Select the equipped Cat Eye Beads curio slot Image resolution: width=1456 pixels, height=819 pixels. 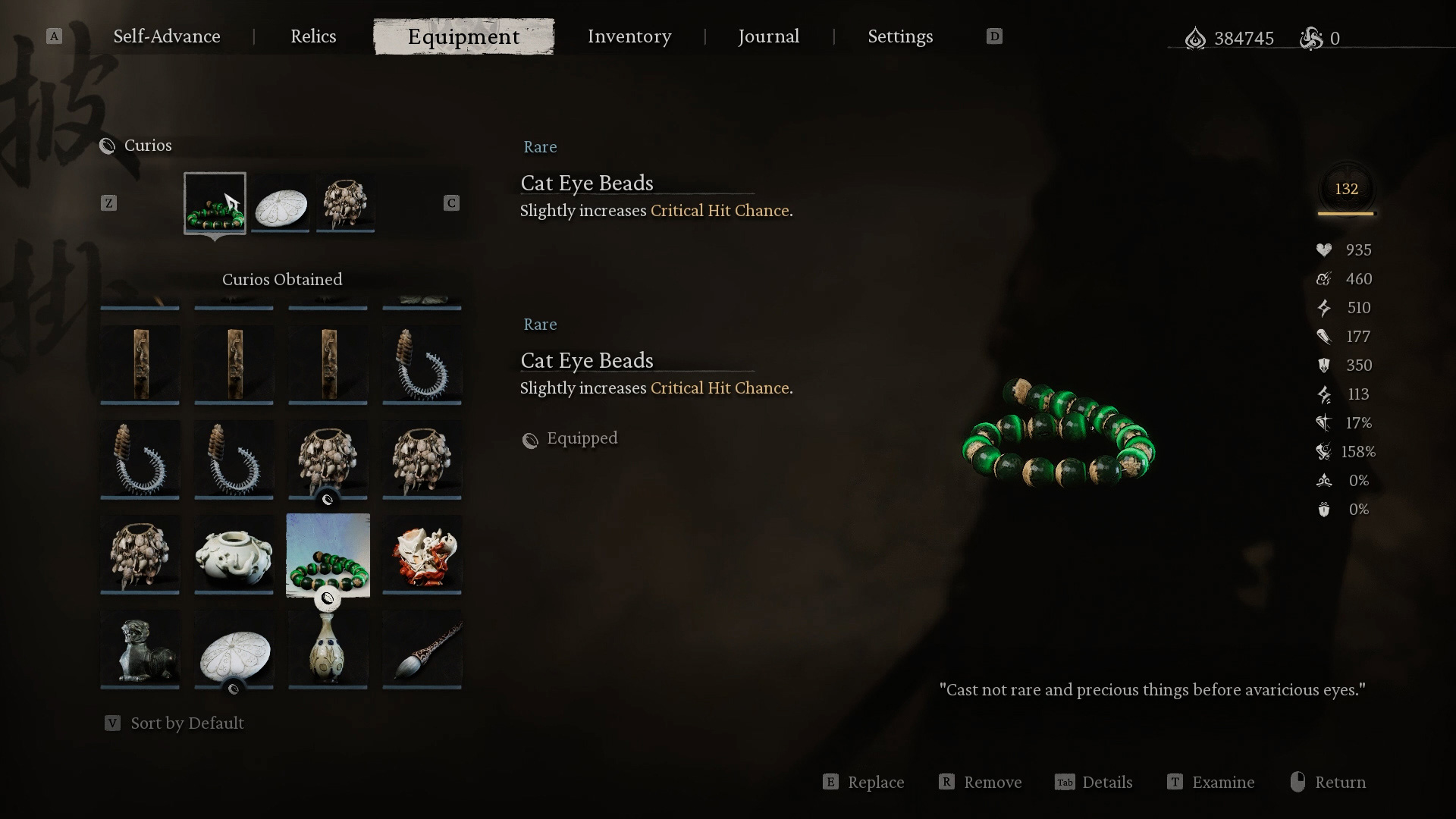(x=215, y=202)
